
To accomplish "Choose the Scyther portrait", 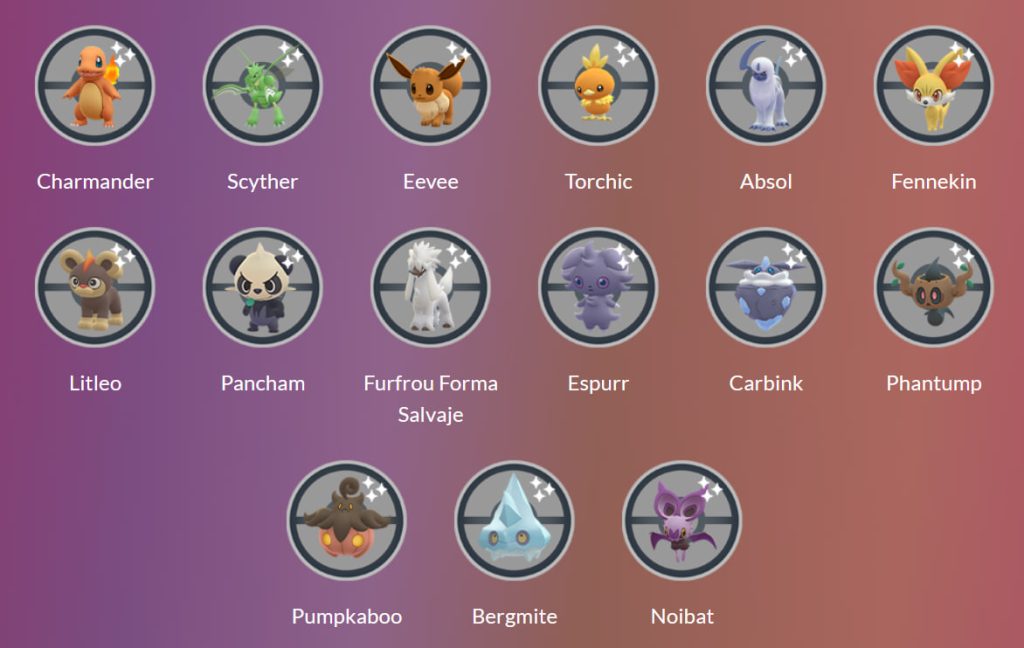I will [x=263, y=86].
